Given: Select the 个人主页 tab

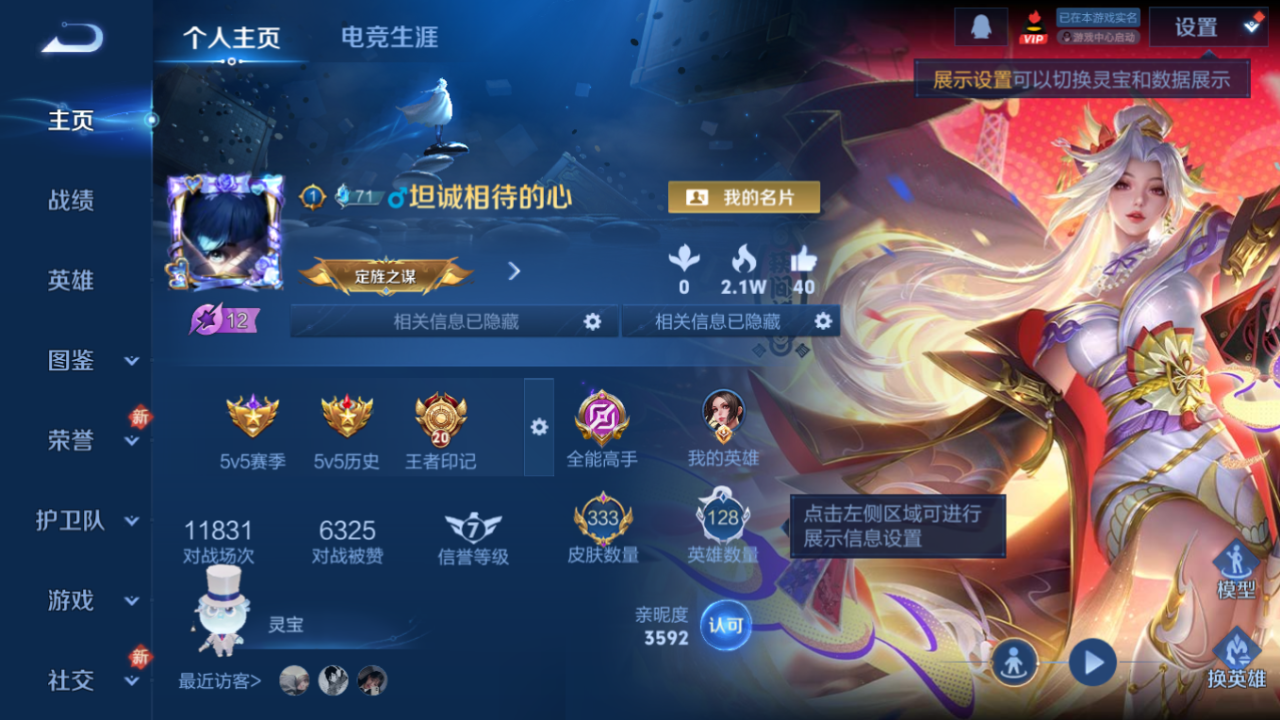Looking at the screenshot, I should pos(231,37).
